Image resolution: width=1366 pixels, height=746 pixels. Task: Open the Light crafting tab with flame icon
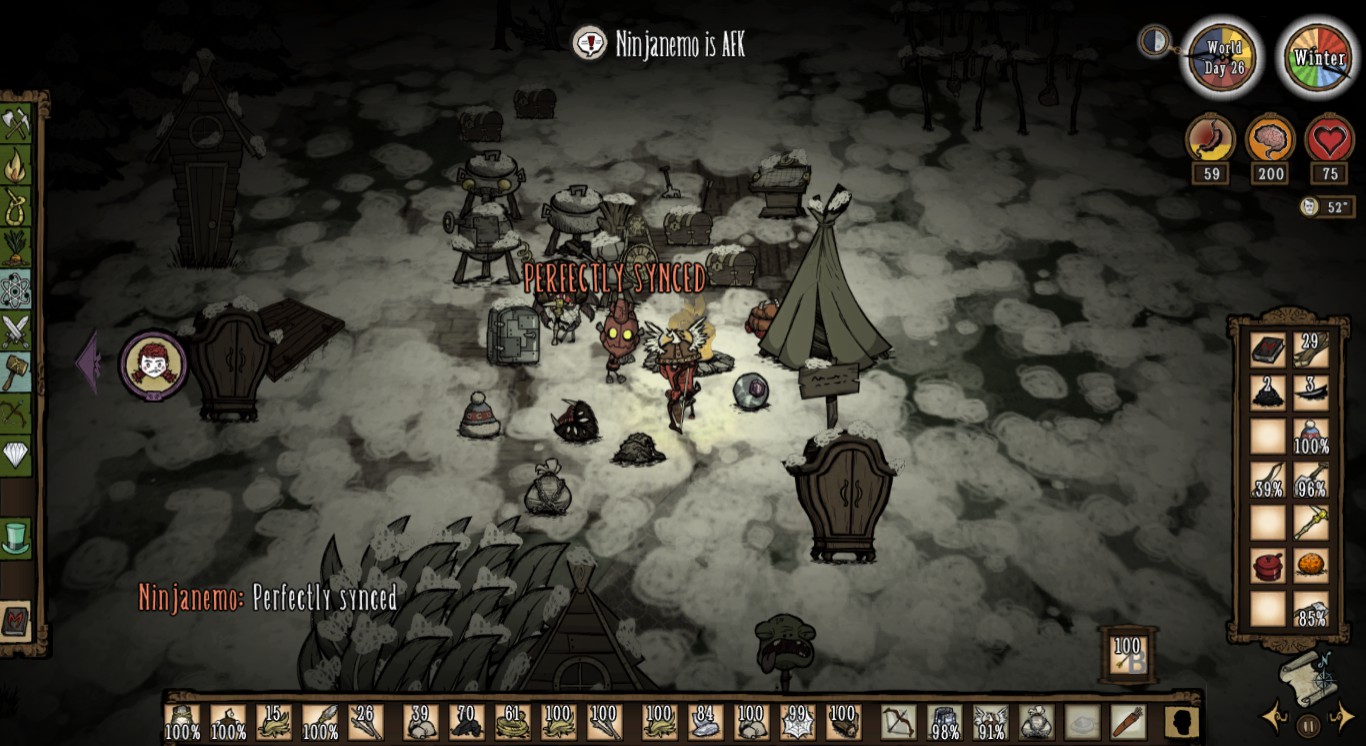point(17,165)
